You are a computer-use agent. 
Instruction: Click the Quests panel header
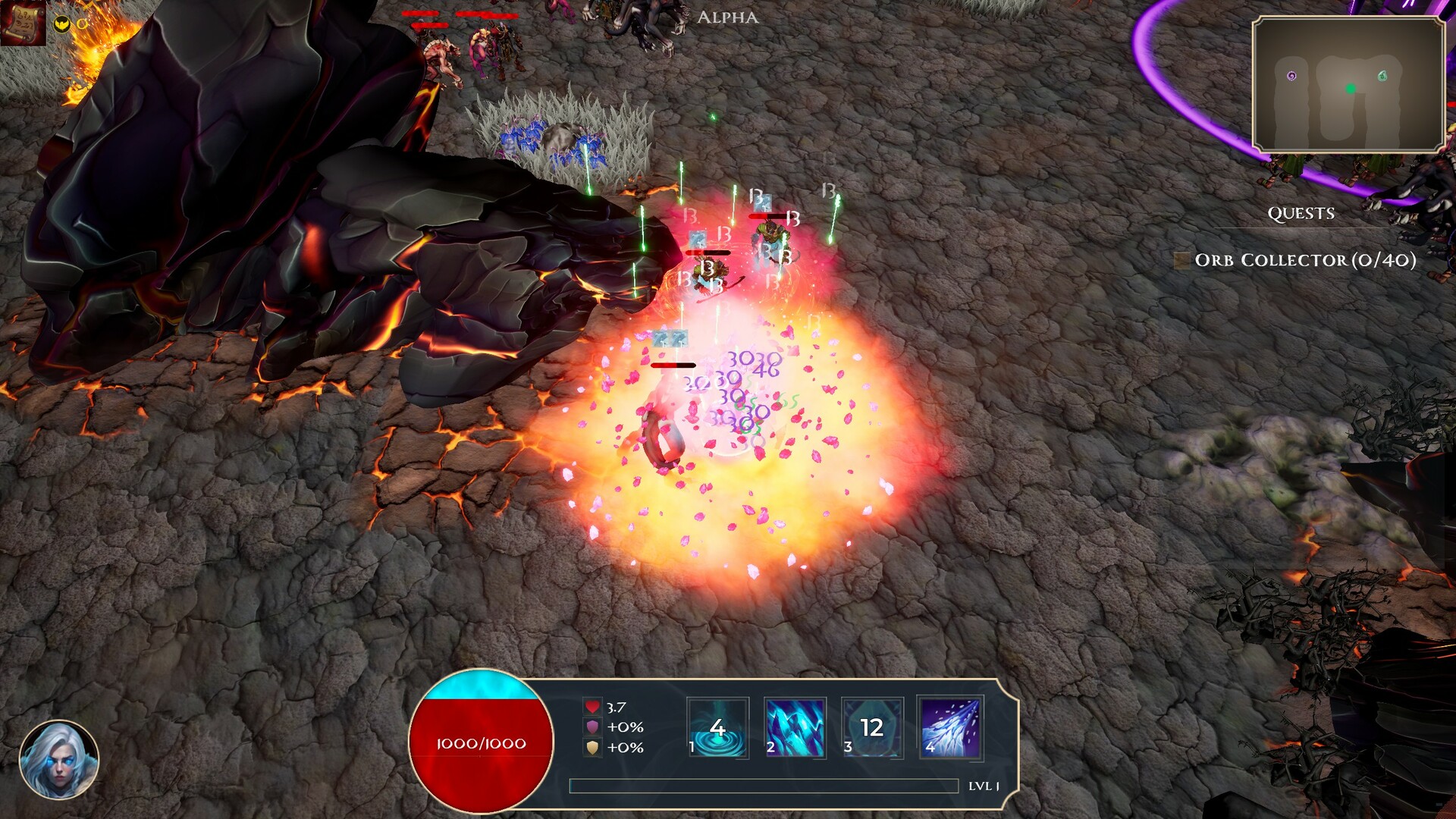pos(1300,213)
